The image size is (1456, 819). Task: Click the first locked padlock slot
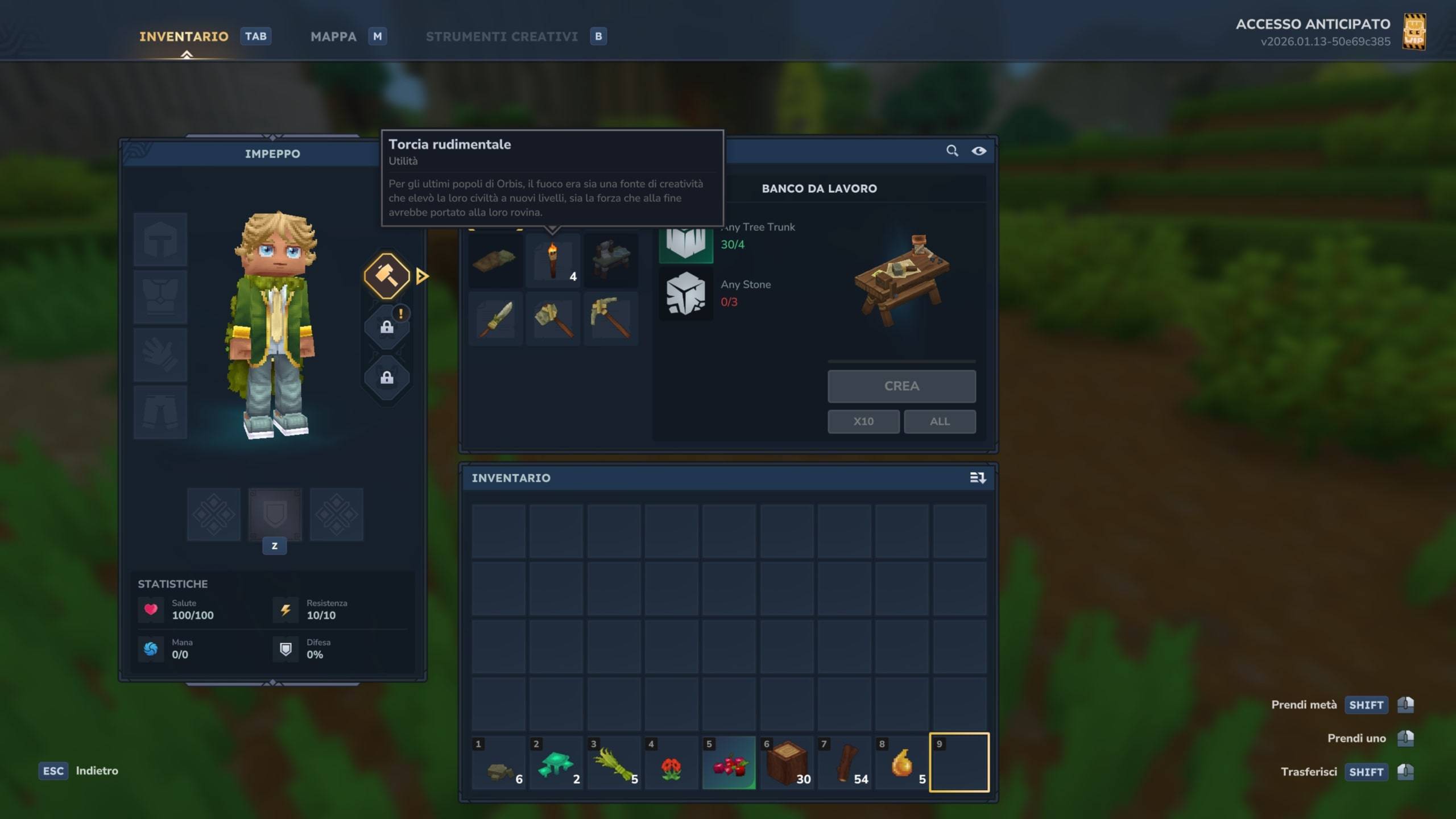387,327
